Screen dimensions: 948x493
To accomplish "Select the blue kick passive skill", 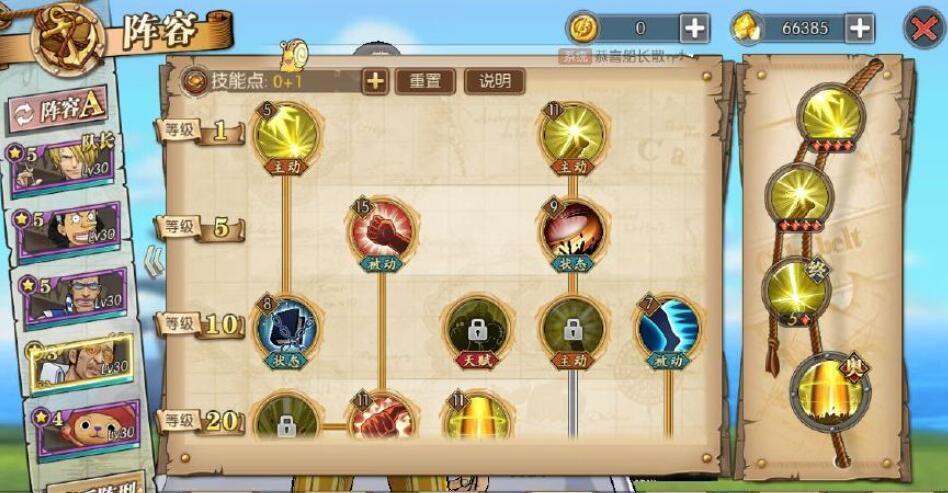I will [x=667, y=327].
